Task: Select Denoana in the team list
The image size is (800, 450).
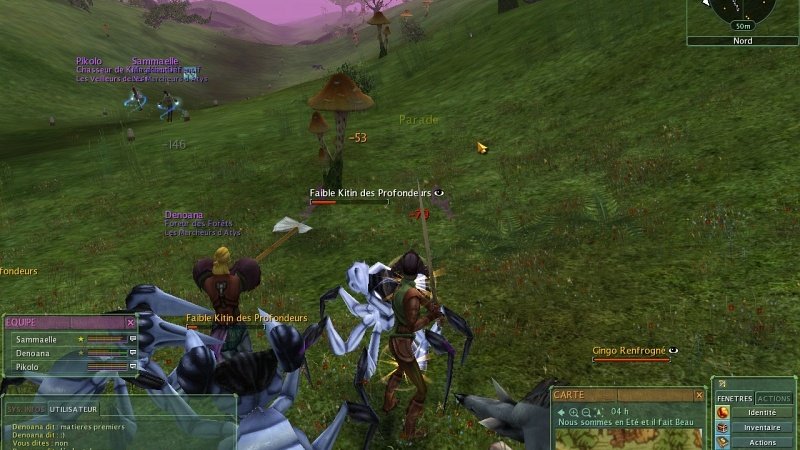Action: (x=33, y=353)
